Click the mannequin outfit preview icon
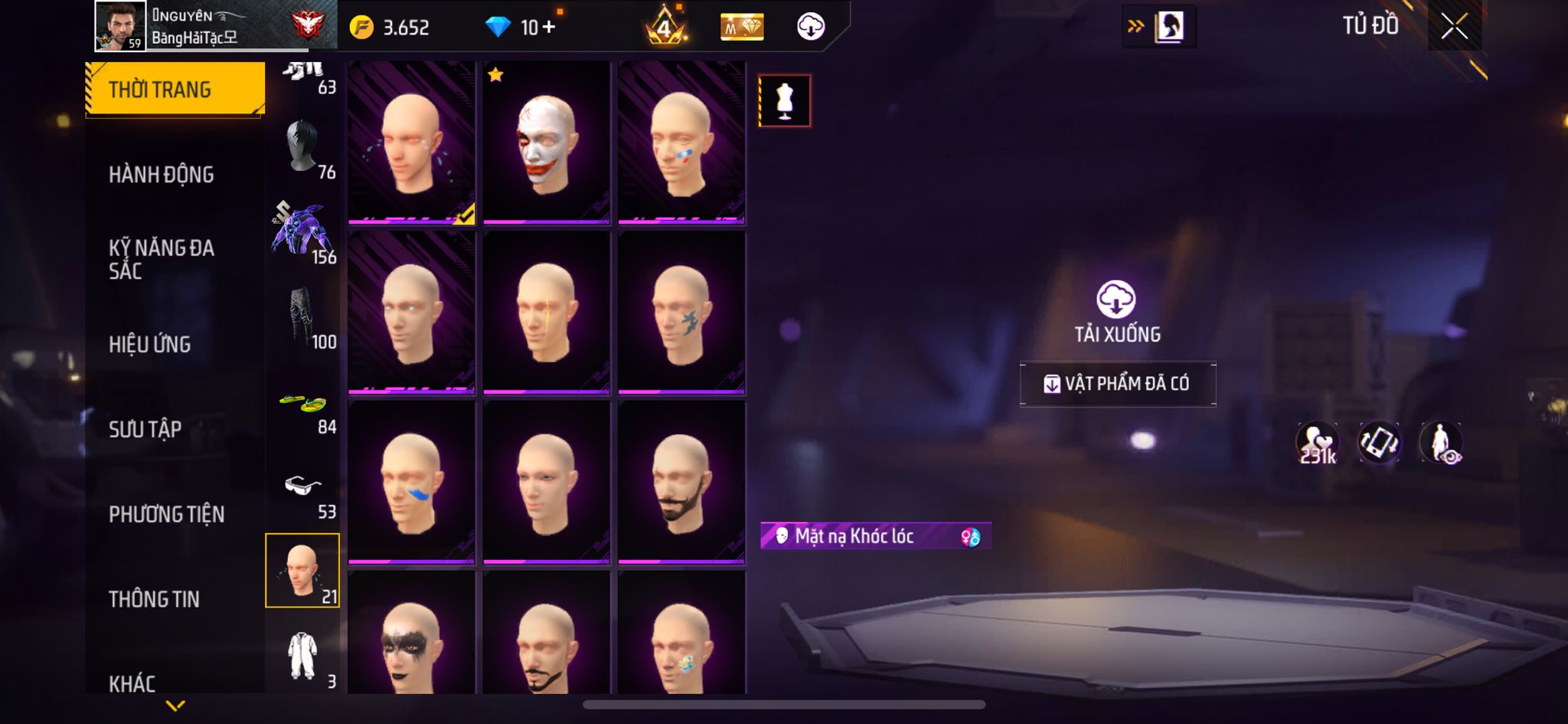 coord(784,100)
